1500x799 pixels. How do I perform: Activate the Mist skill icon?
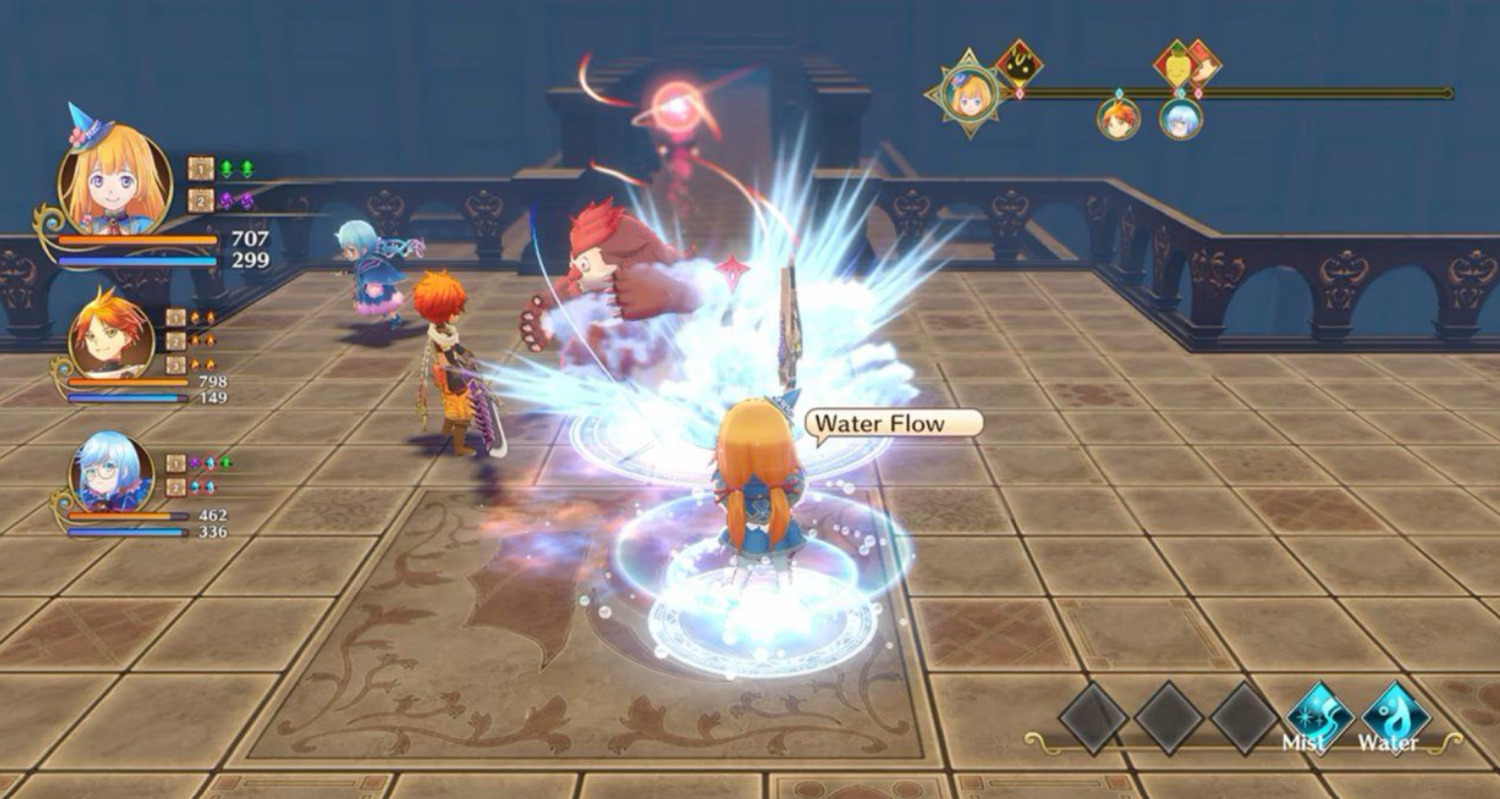(x=1319, y=716)
